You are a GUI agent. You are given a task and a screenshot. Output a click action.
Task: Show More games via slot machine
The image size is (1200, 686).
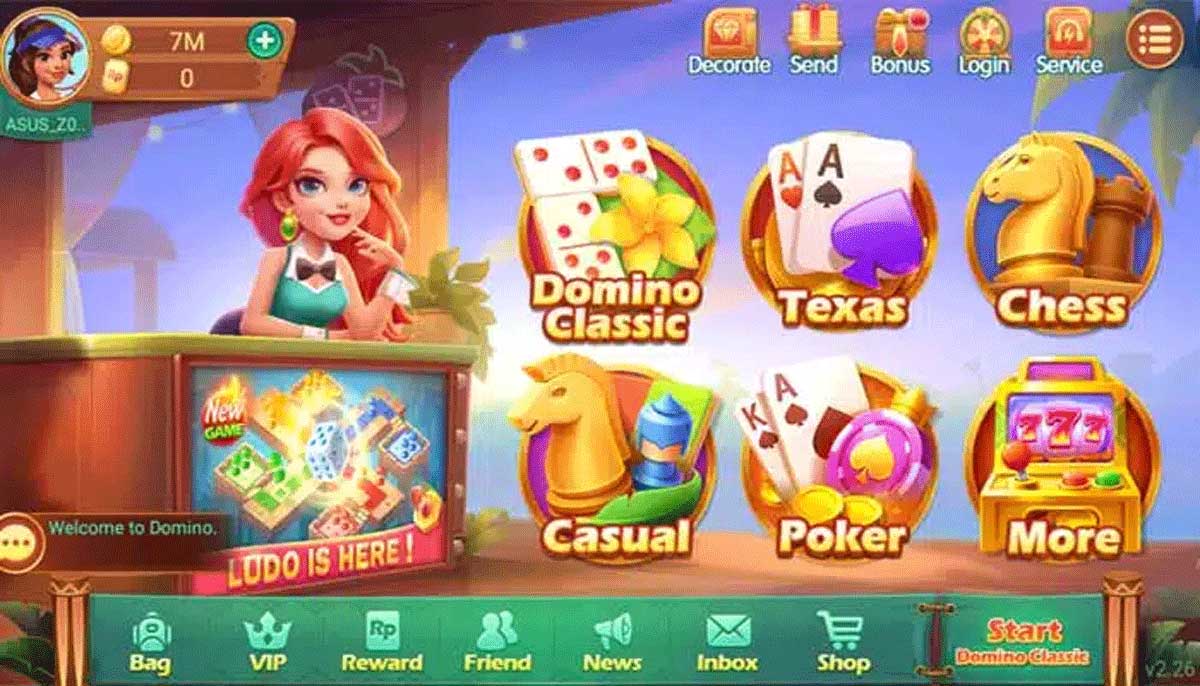point(1064,462)
